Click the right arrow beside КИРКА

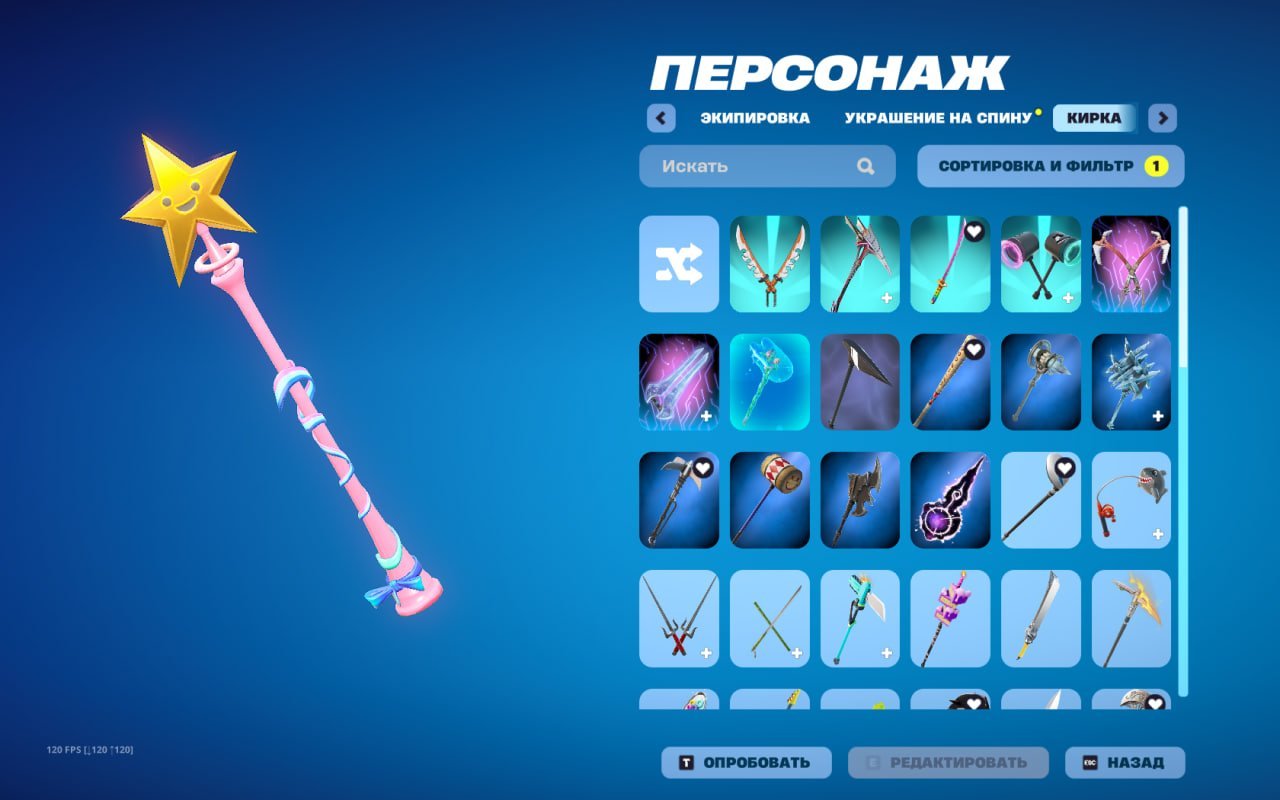(1162, 118)
